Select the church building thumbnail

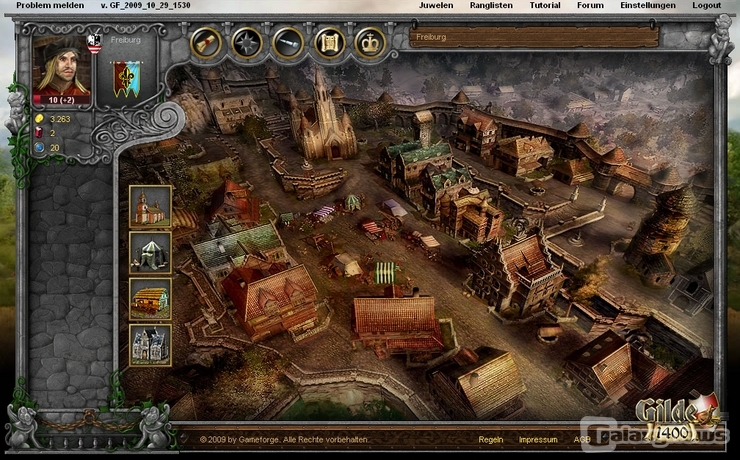click(150, 206)
